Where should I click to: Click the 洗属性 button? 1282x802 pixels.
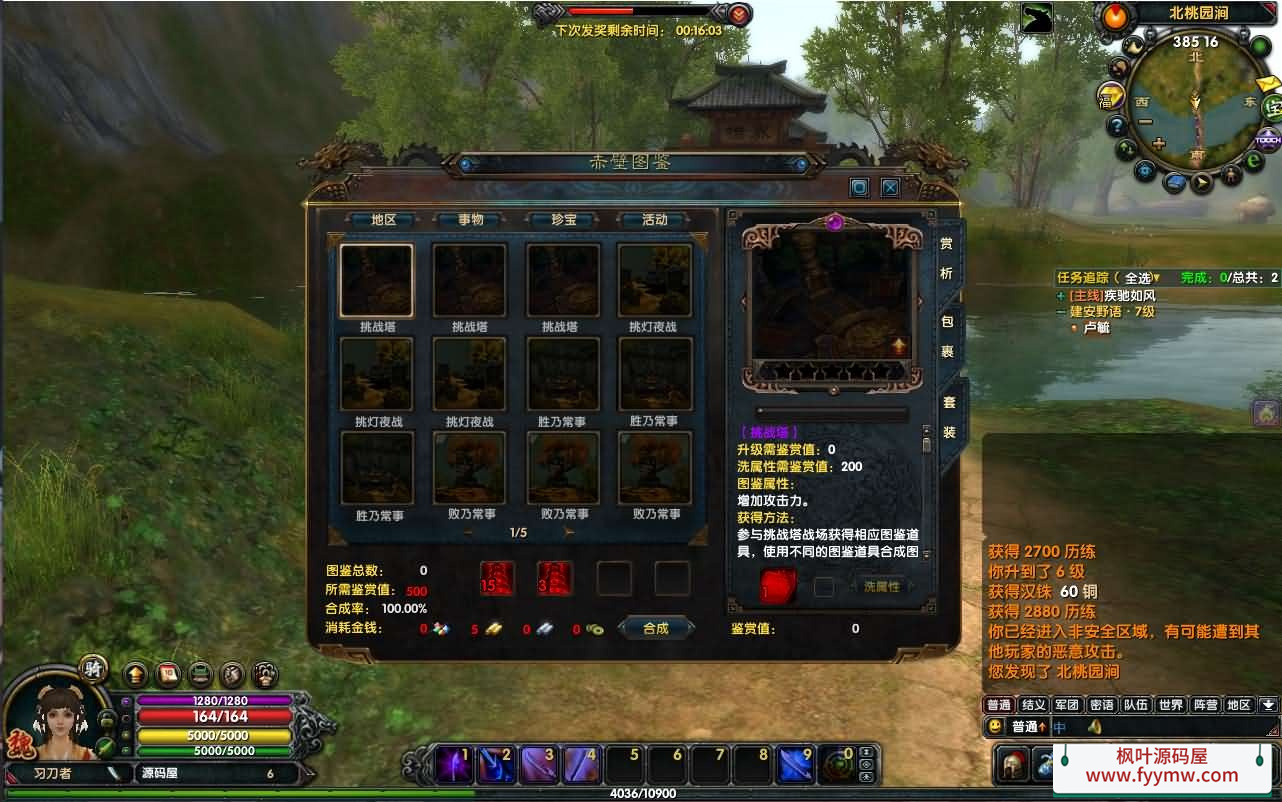point(880,587)
